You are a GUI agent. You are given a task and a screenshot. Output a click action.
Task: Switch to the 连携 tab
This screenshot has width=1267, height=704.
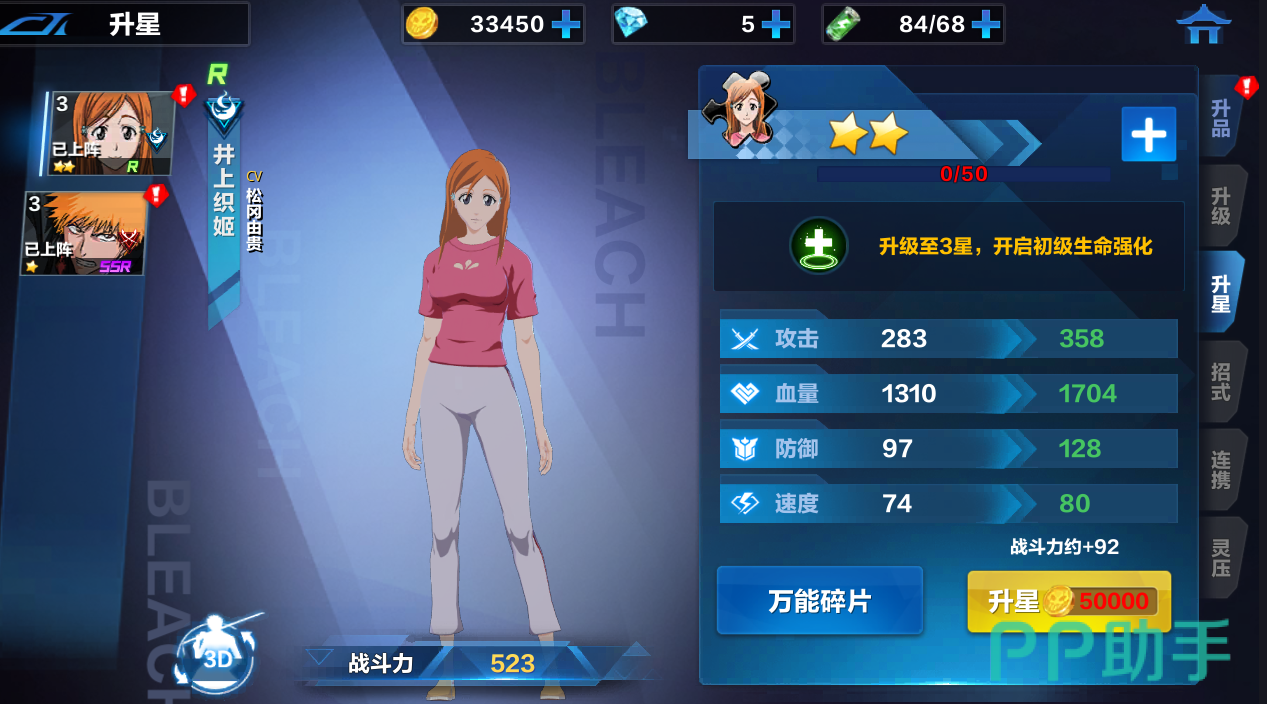coord(1221,469)
